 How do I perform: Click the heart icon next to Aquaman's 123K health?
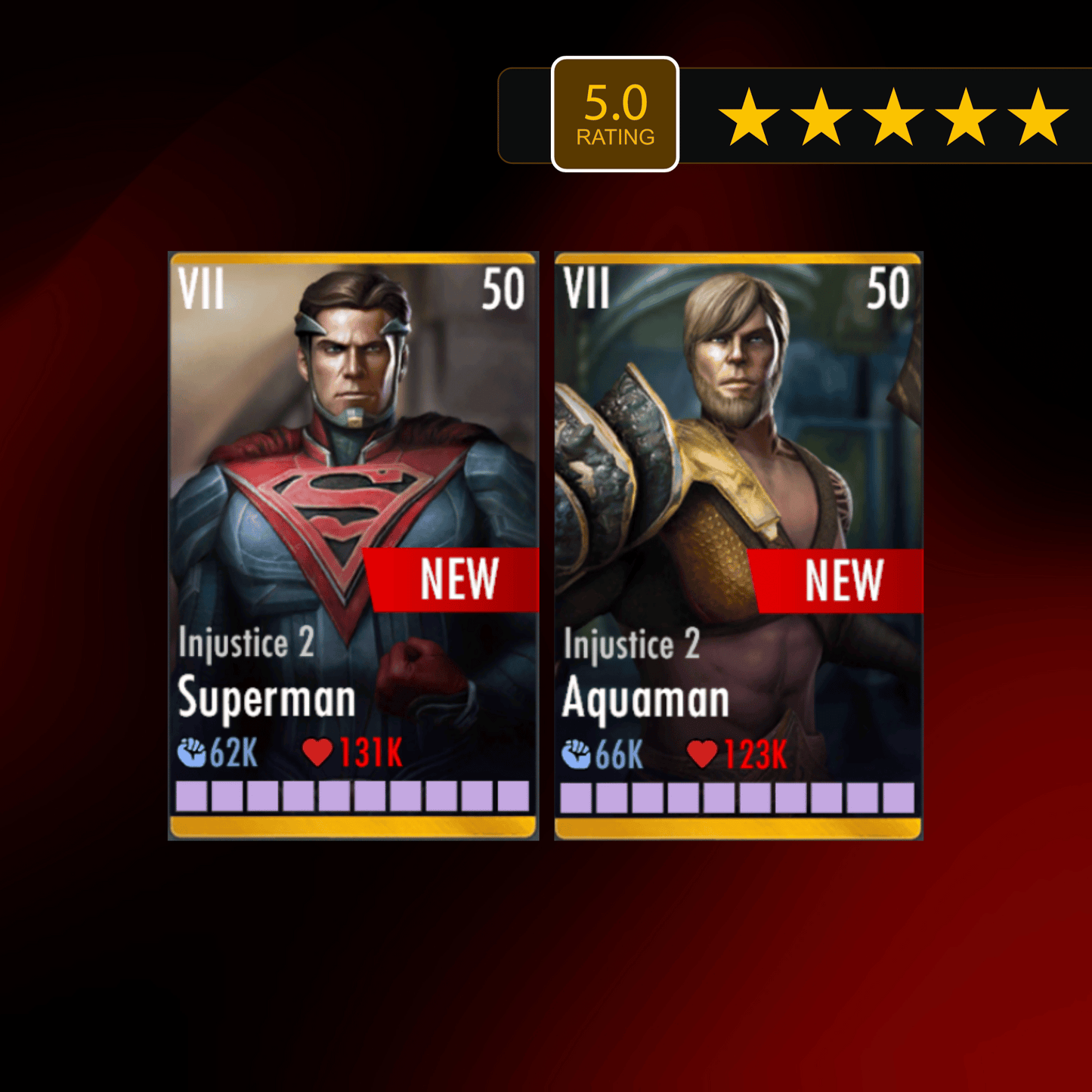(703, 753)
